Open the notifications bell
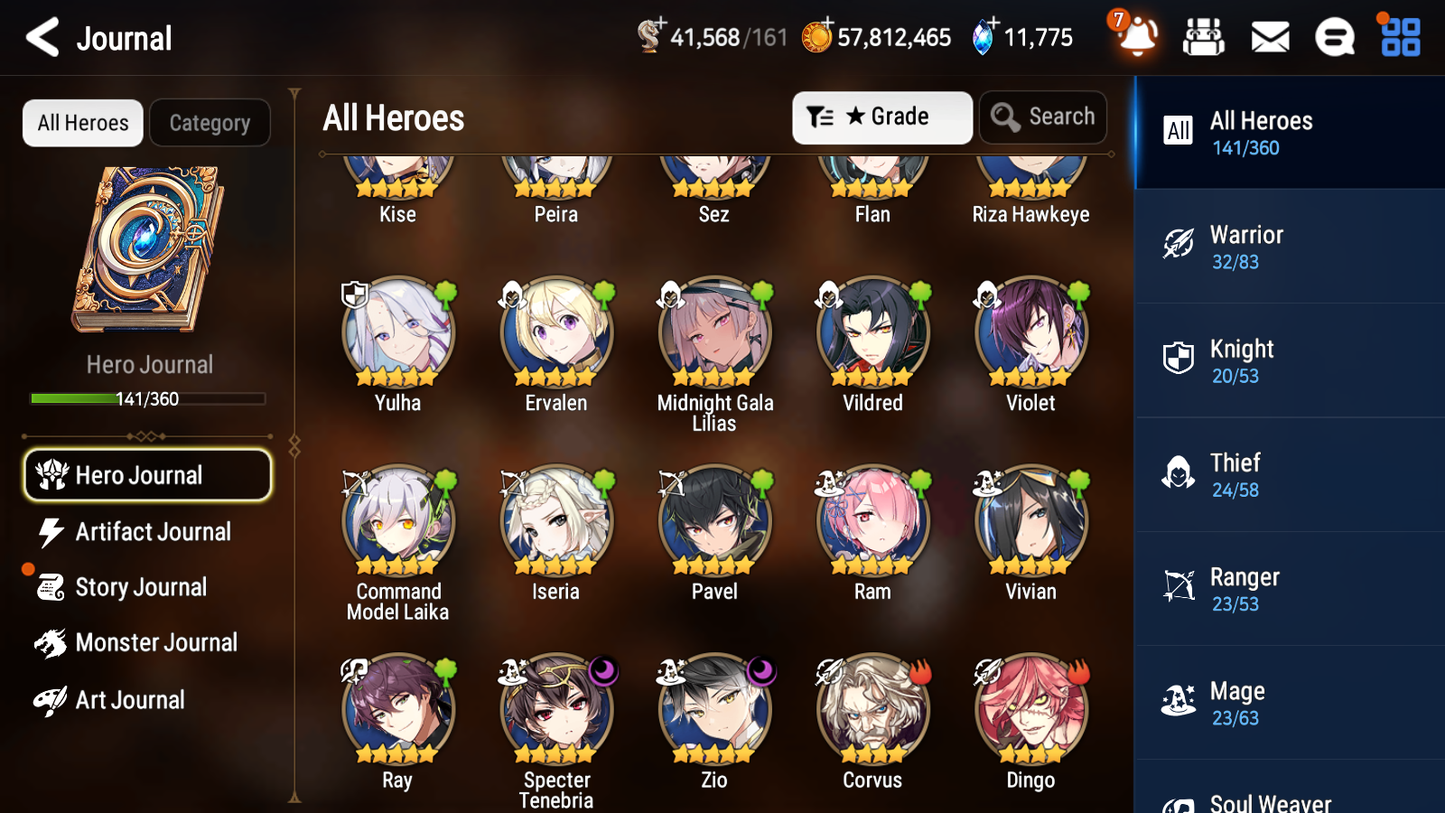This screenshot has width=1445, height=813. pyautogui.click(x=1137, y=36)
